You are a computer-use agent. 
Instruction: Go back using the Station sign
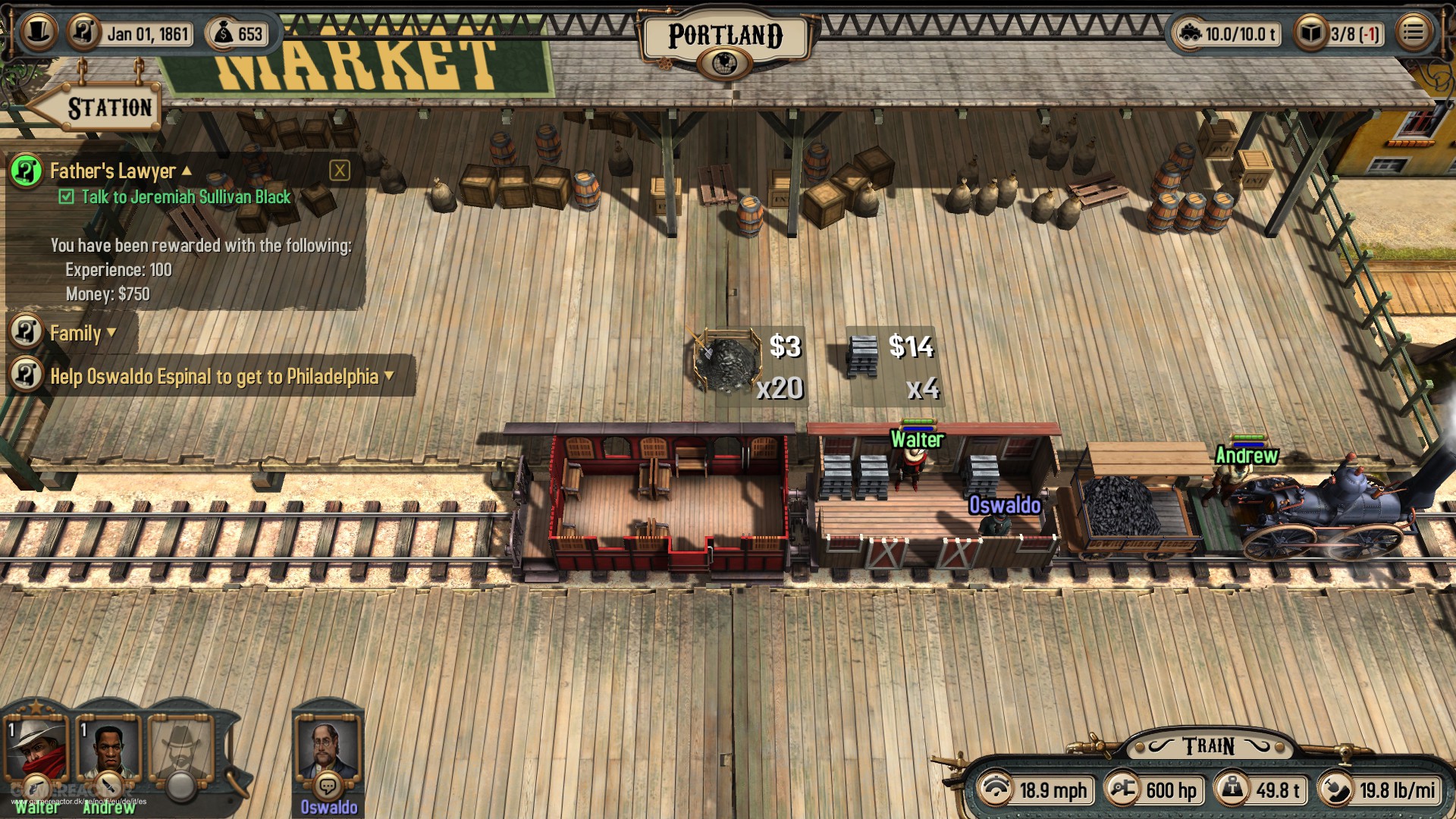(x=95, y=107)
